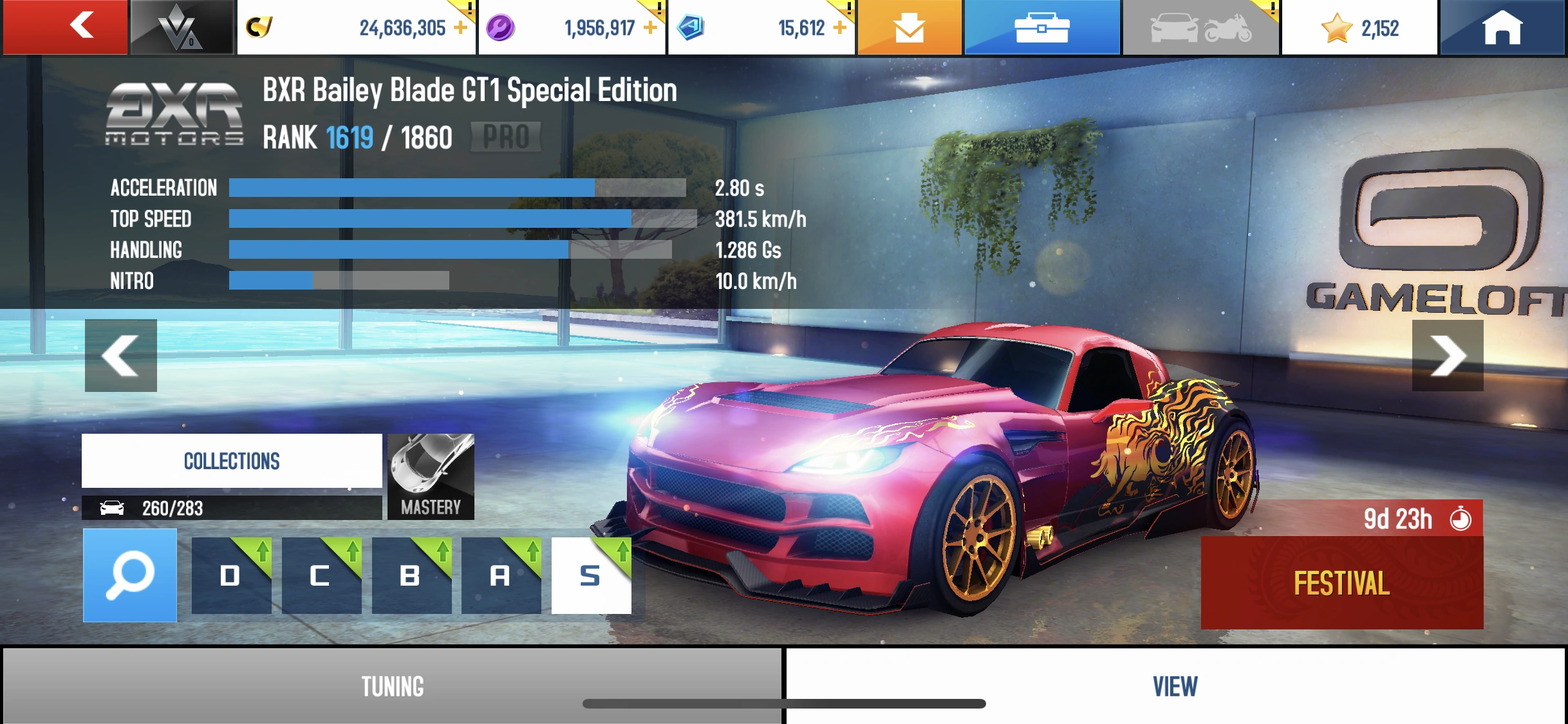This screenshot has height=724, width=1568.
Task: Open the Mastery challenges icon
Action: point(430,476)
